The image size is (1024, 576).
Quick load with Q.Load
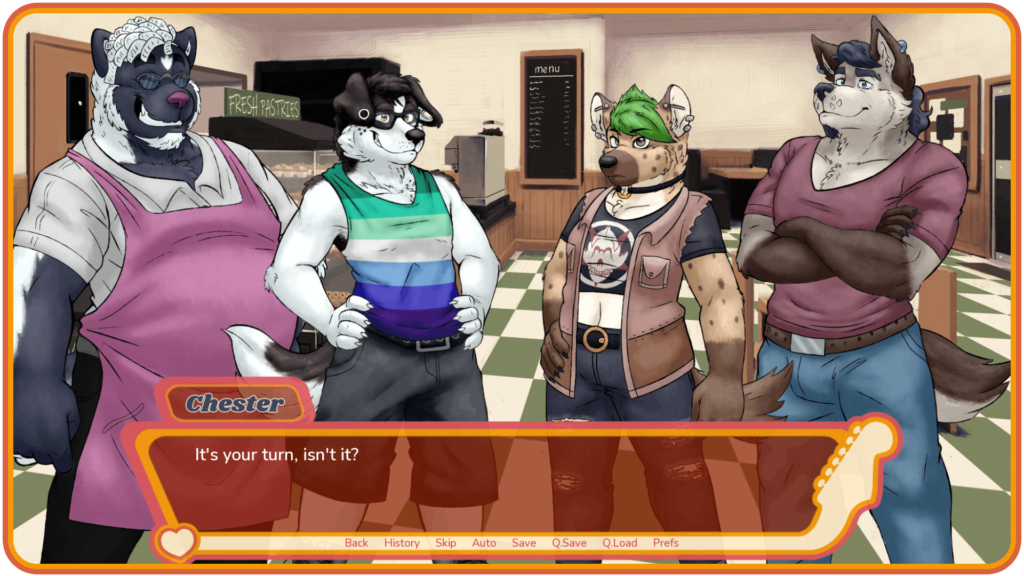[x=619, y=543]
